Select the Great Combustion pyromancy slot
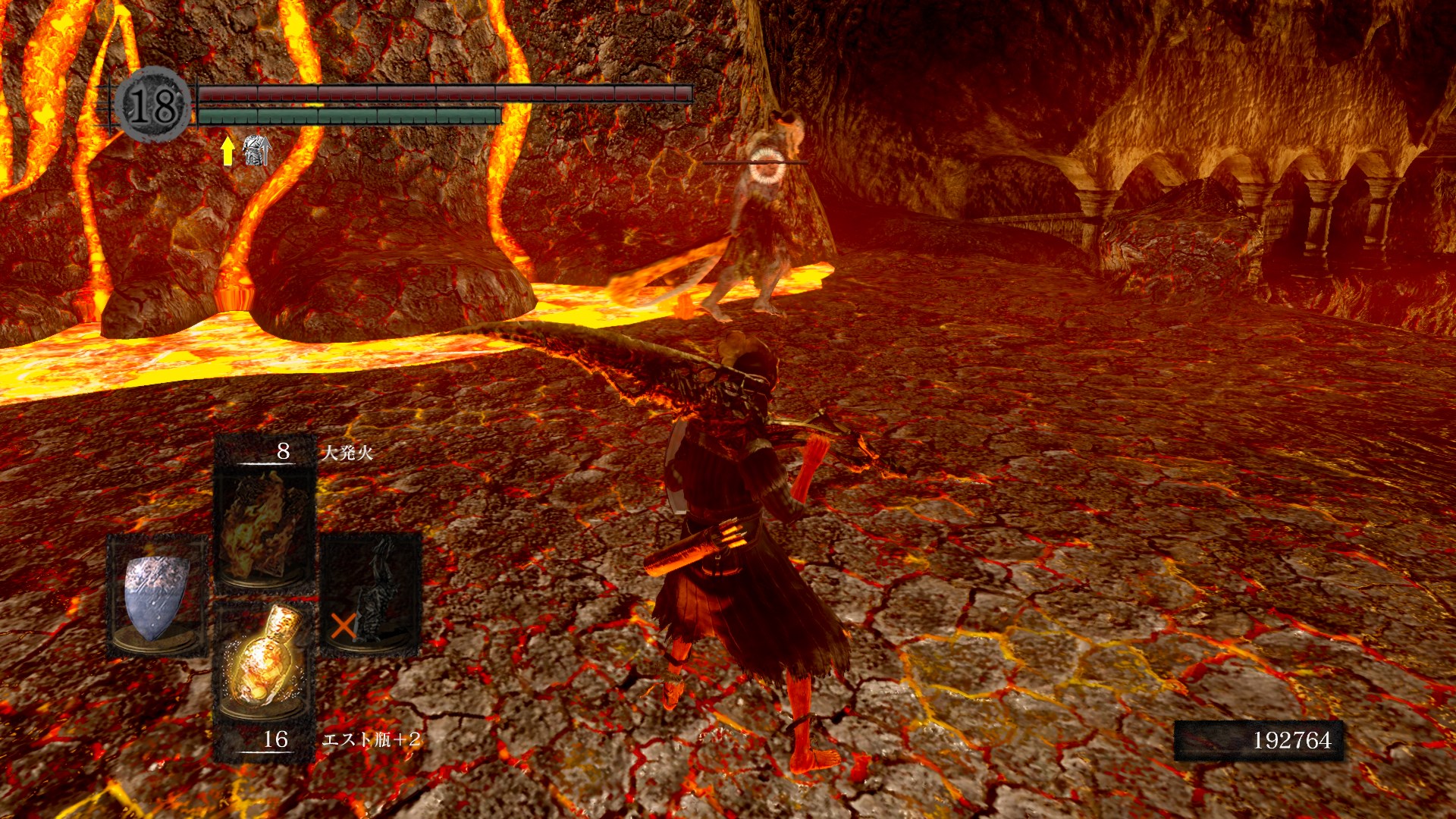1456x819 pixels. (x=265, y=525)
